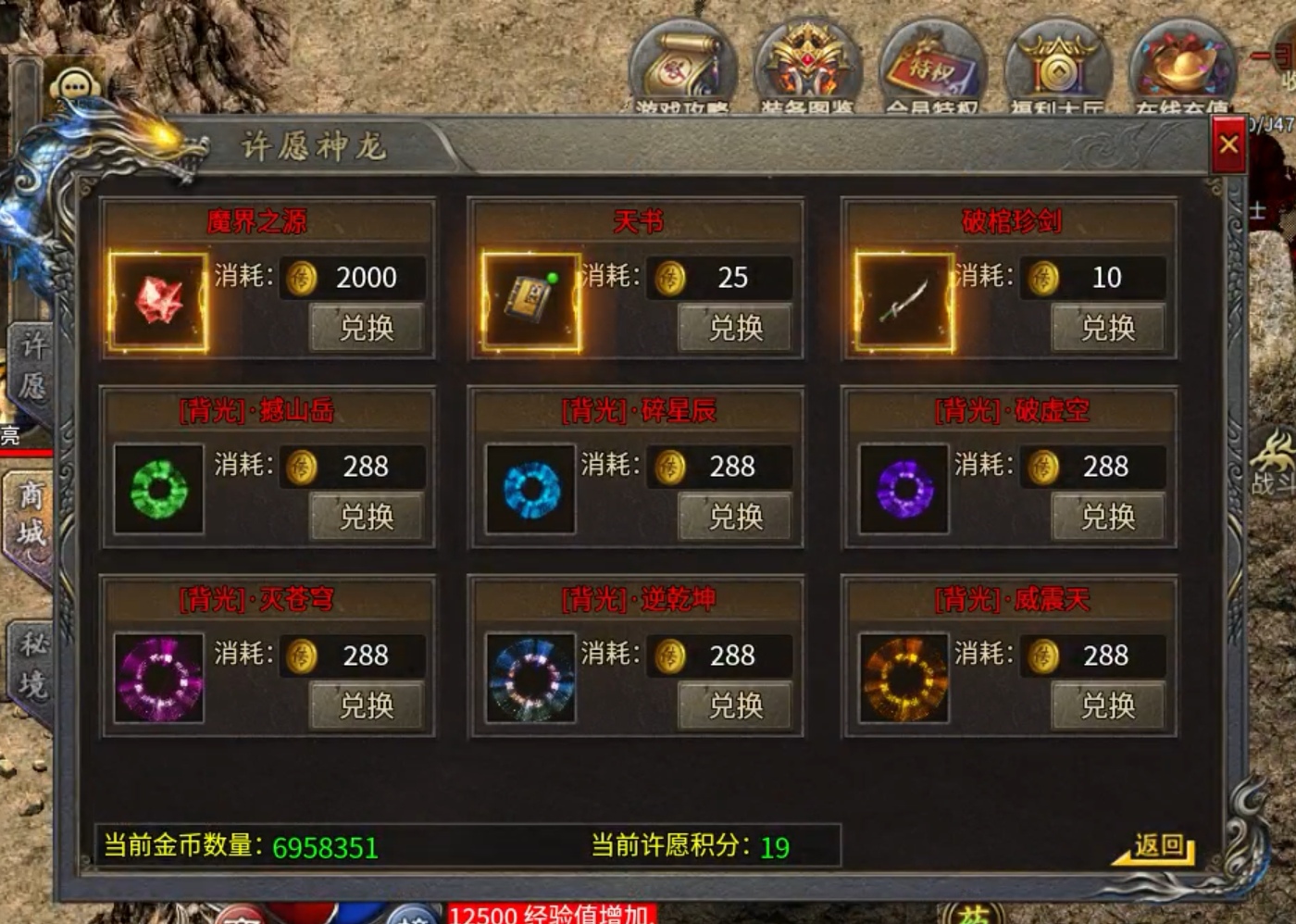Screen dimensions: 1296x924
Task: Select the 破棺珍剑 sword icon
Action: [903, 302]
